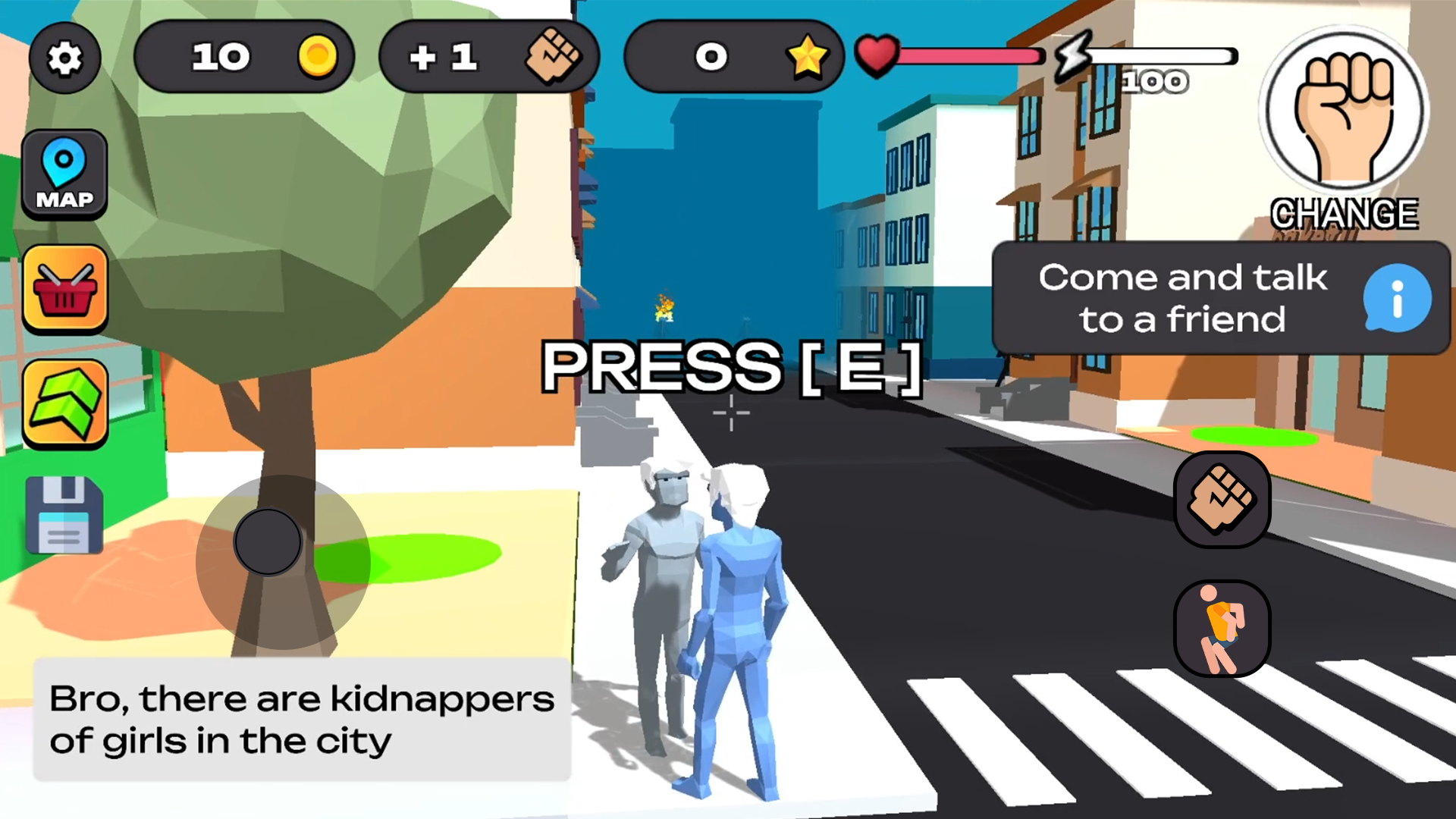Save the game with the floppy disk icon
Image resolution: width=1456 pixels, height=819 pixels.
[x=65, y=516]
